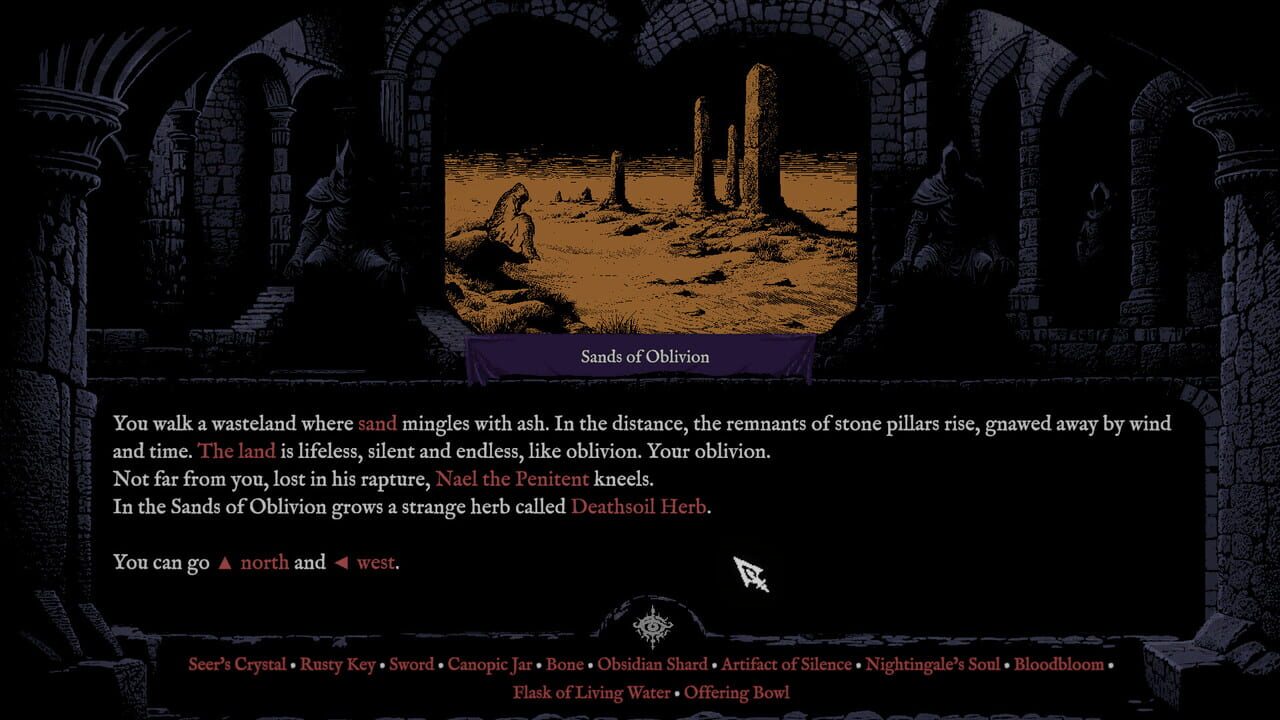Inspect the Canopic Jar
Viewport: 1280px width, 720px height.
pos(491,664)
